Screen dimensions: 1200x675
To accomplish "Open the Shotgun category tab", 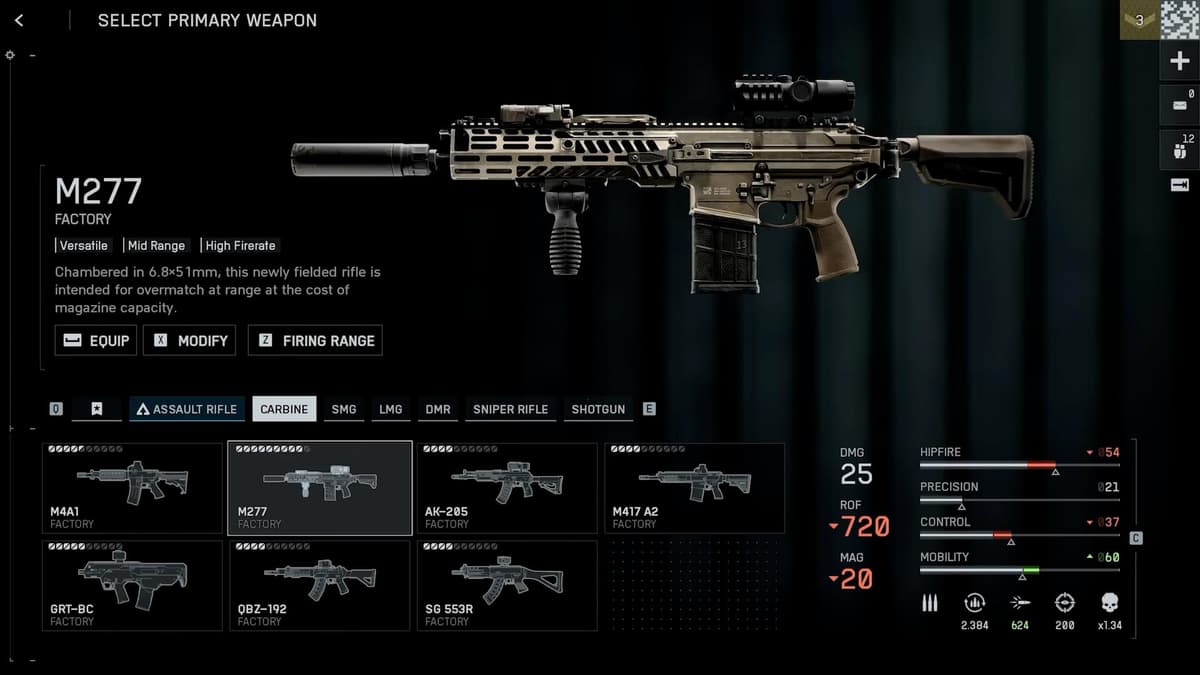I will [x=598, y=409].
